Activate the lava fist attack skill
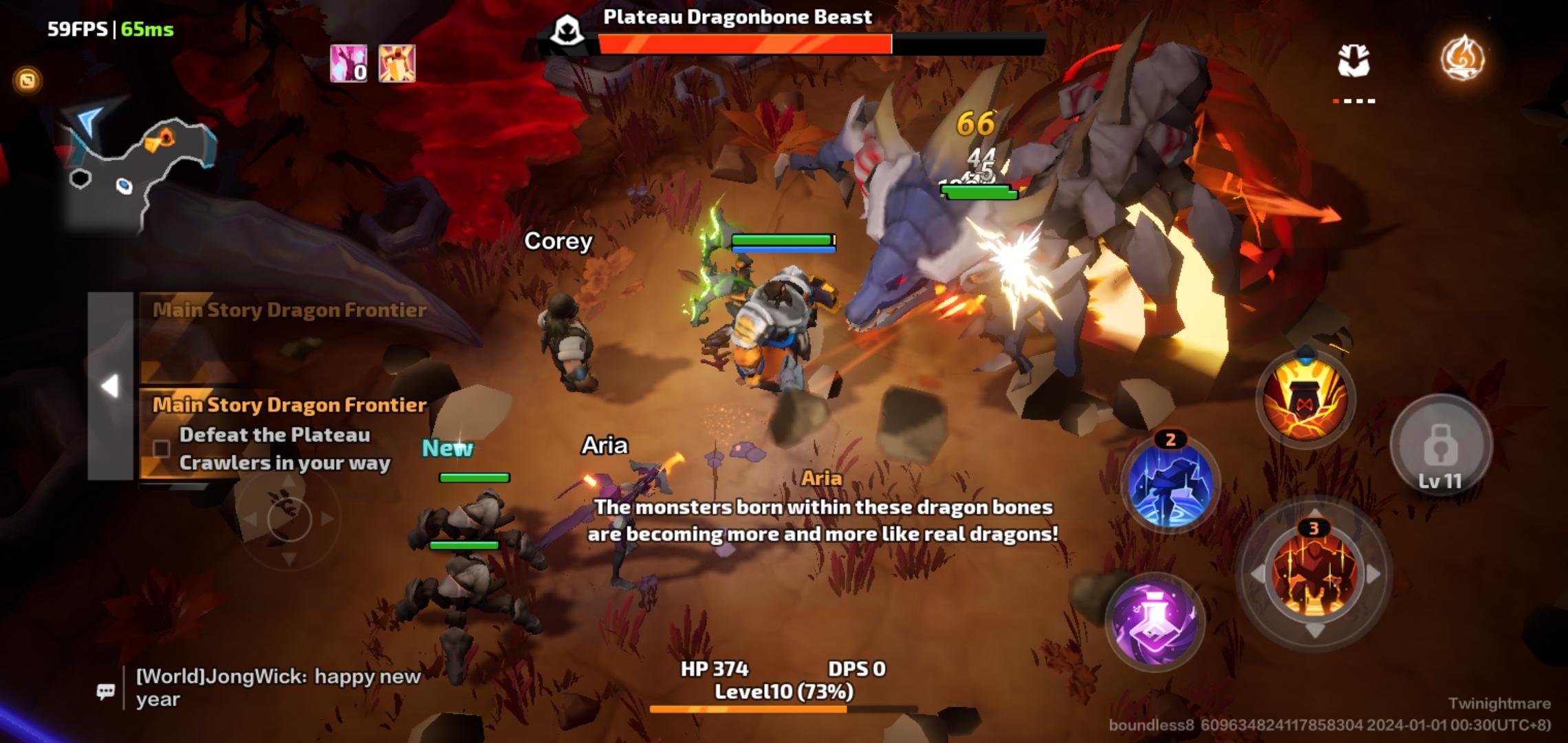Image resolution: width=1568 pixels, height=743 pixels. click(1305, 399)
